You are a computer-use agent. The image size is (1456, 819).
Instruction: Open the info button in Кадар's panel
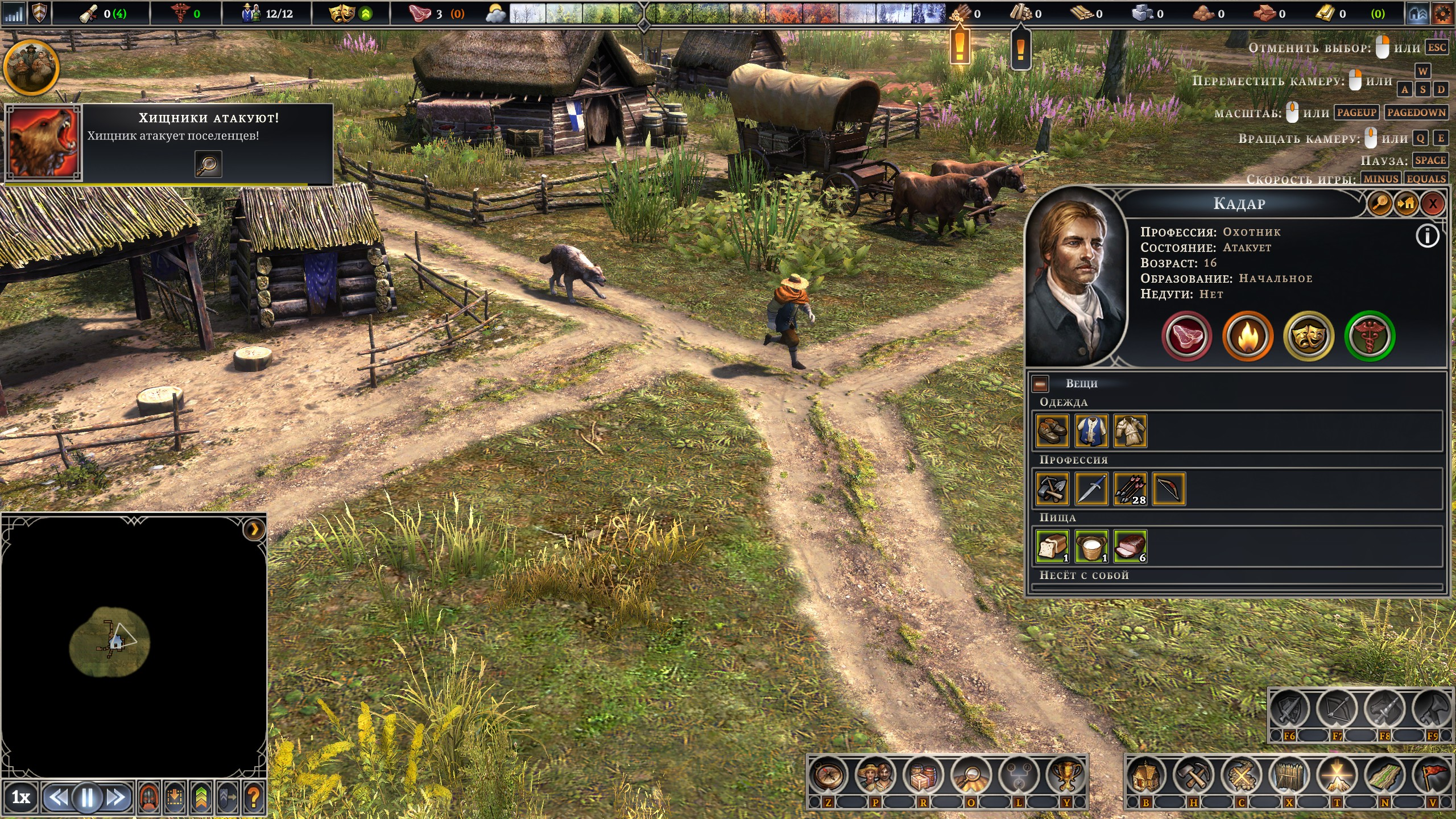[x=1427, y=237]
